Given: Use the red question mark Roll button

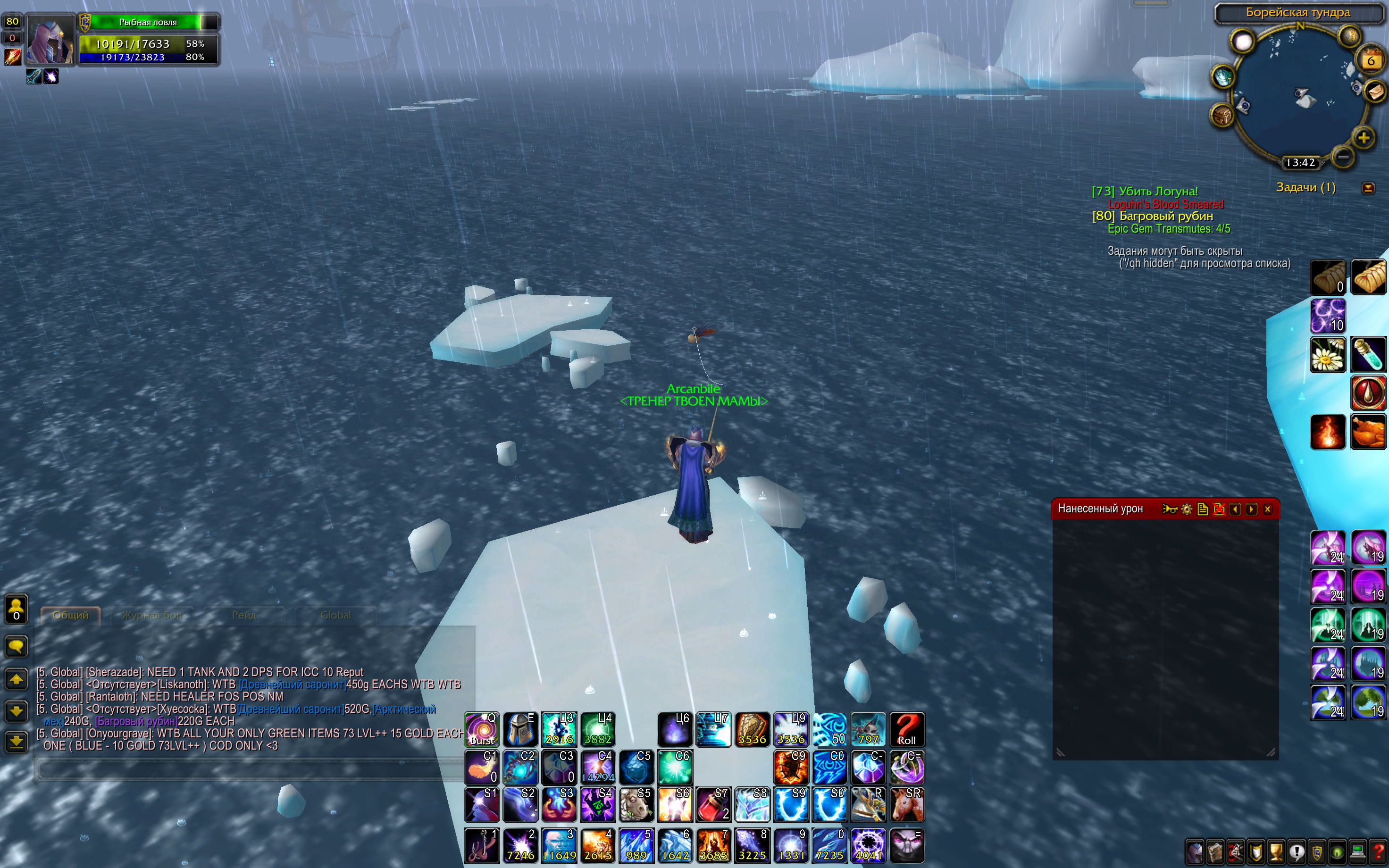Looking at the screenshot, I should (907, 730).
